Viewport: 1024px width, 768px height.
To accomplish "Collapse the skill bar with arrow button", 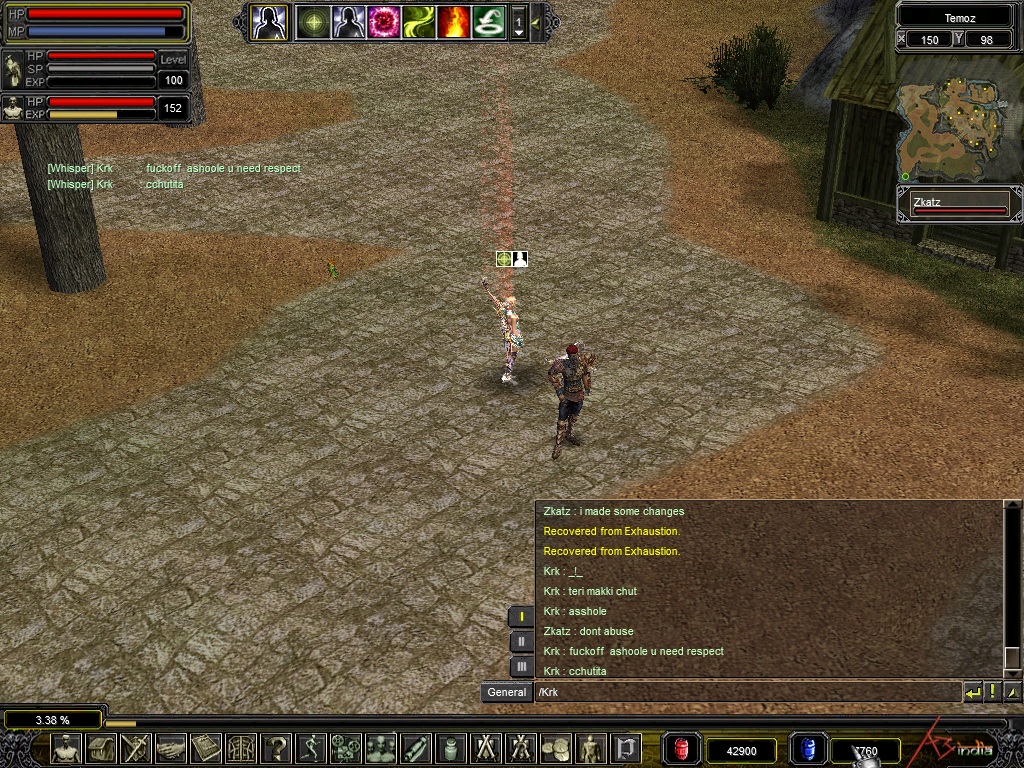I will click(x=537, y=22).
